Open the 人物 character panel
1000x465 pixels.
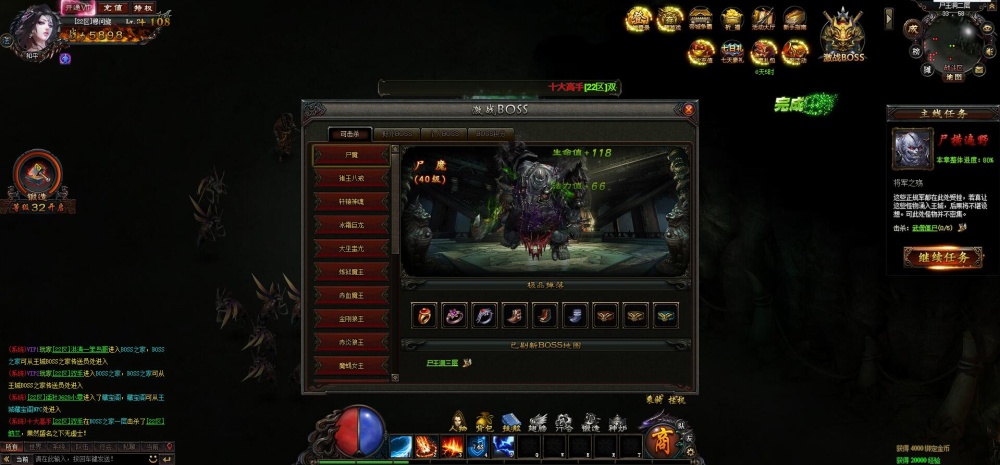coord(458,421)
